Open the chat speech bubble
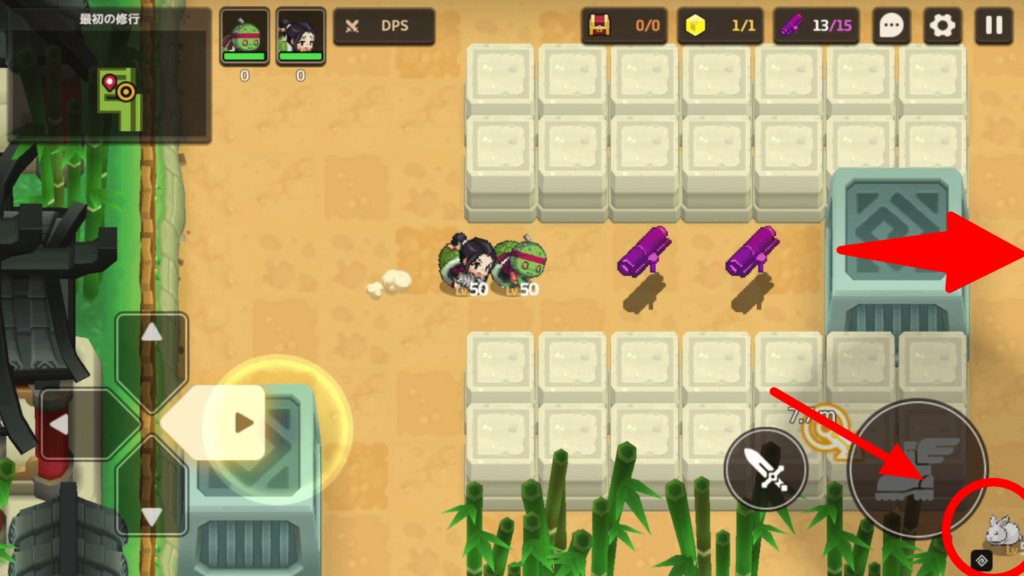This screenshot has height=576, width=1024. tap(890, 26)
